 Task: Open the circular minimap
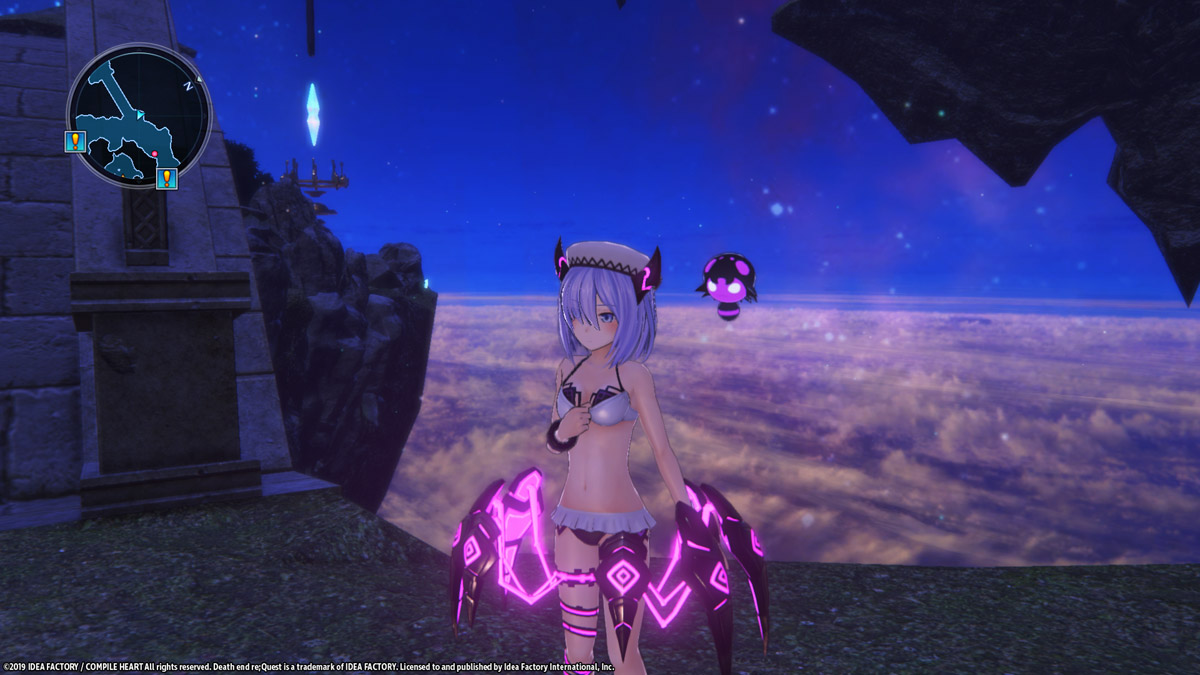tap(139, 115)
